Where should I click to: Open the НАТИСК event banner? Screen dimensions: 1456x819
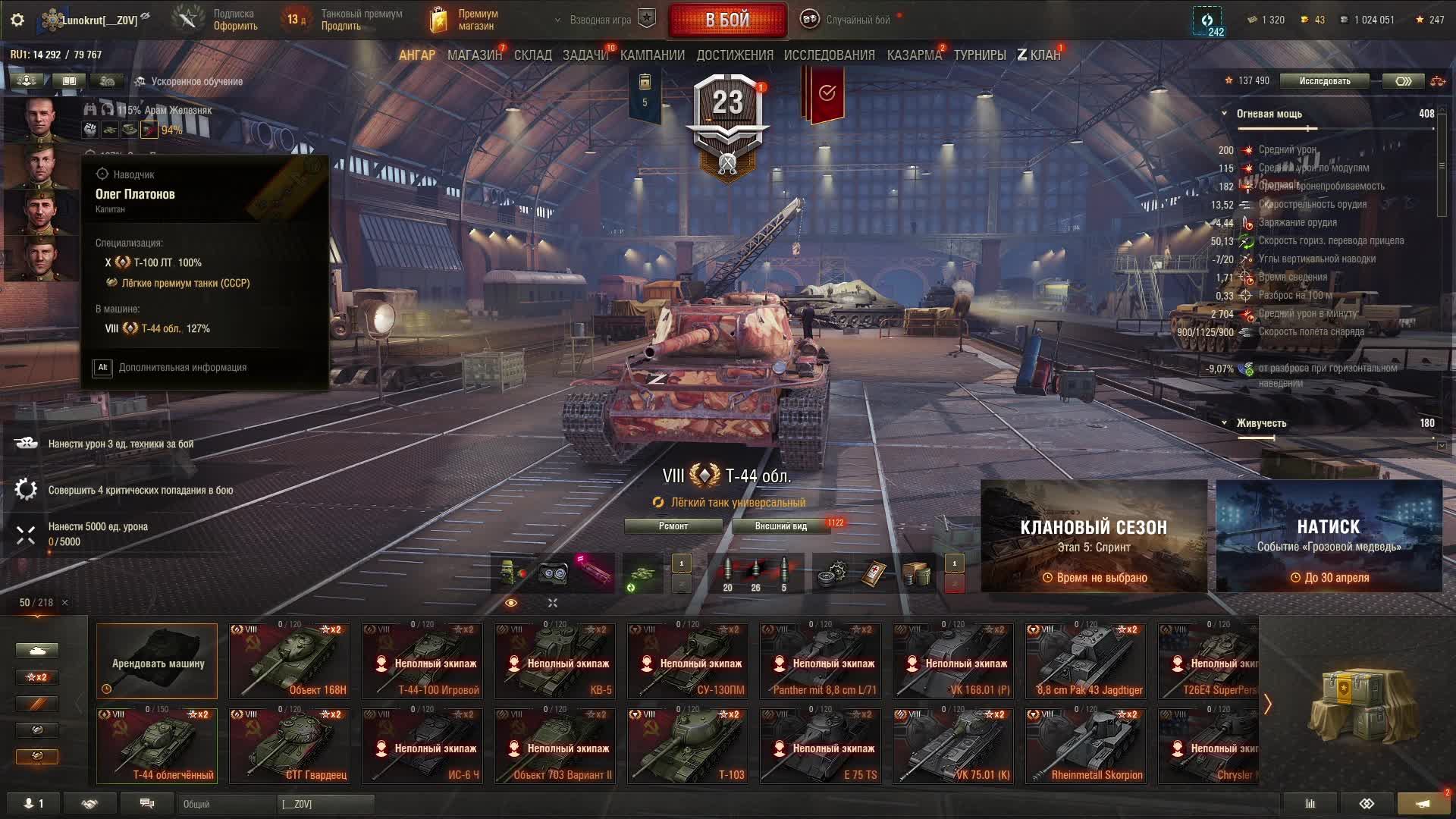point(1329,536)
